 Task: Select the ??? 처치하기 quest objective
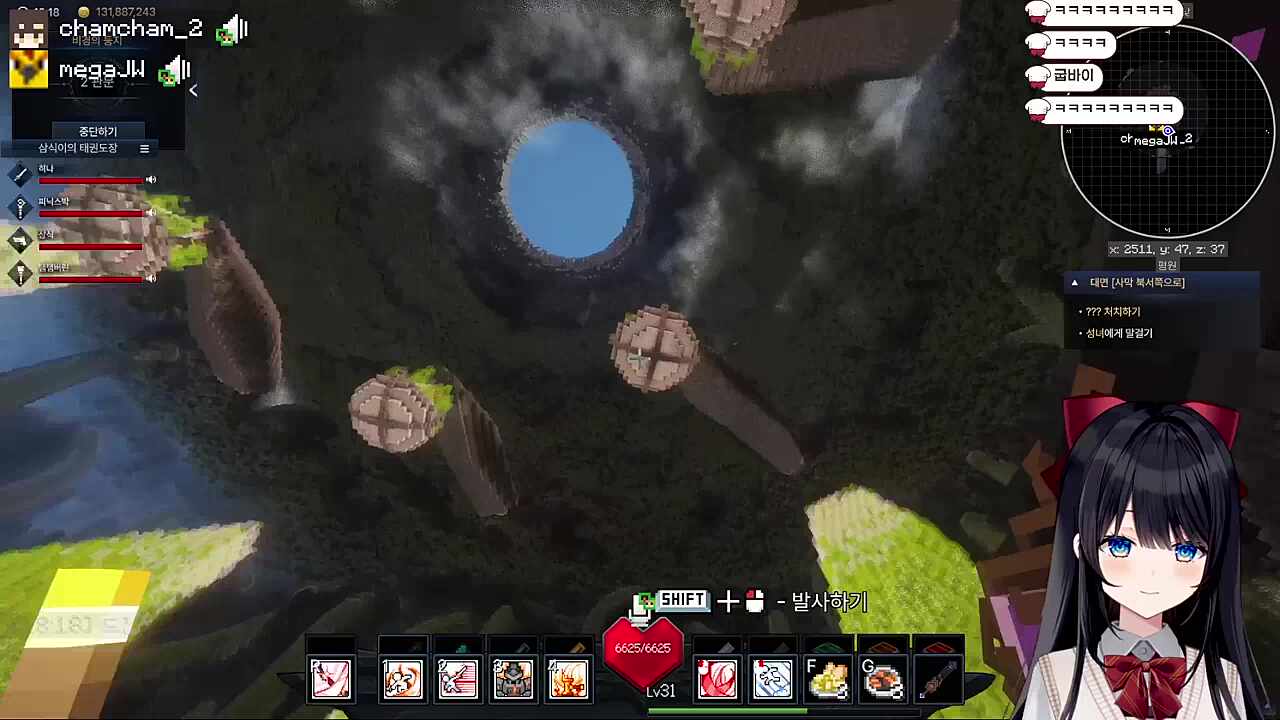(1113, 312)
